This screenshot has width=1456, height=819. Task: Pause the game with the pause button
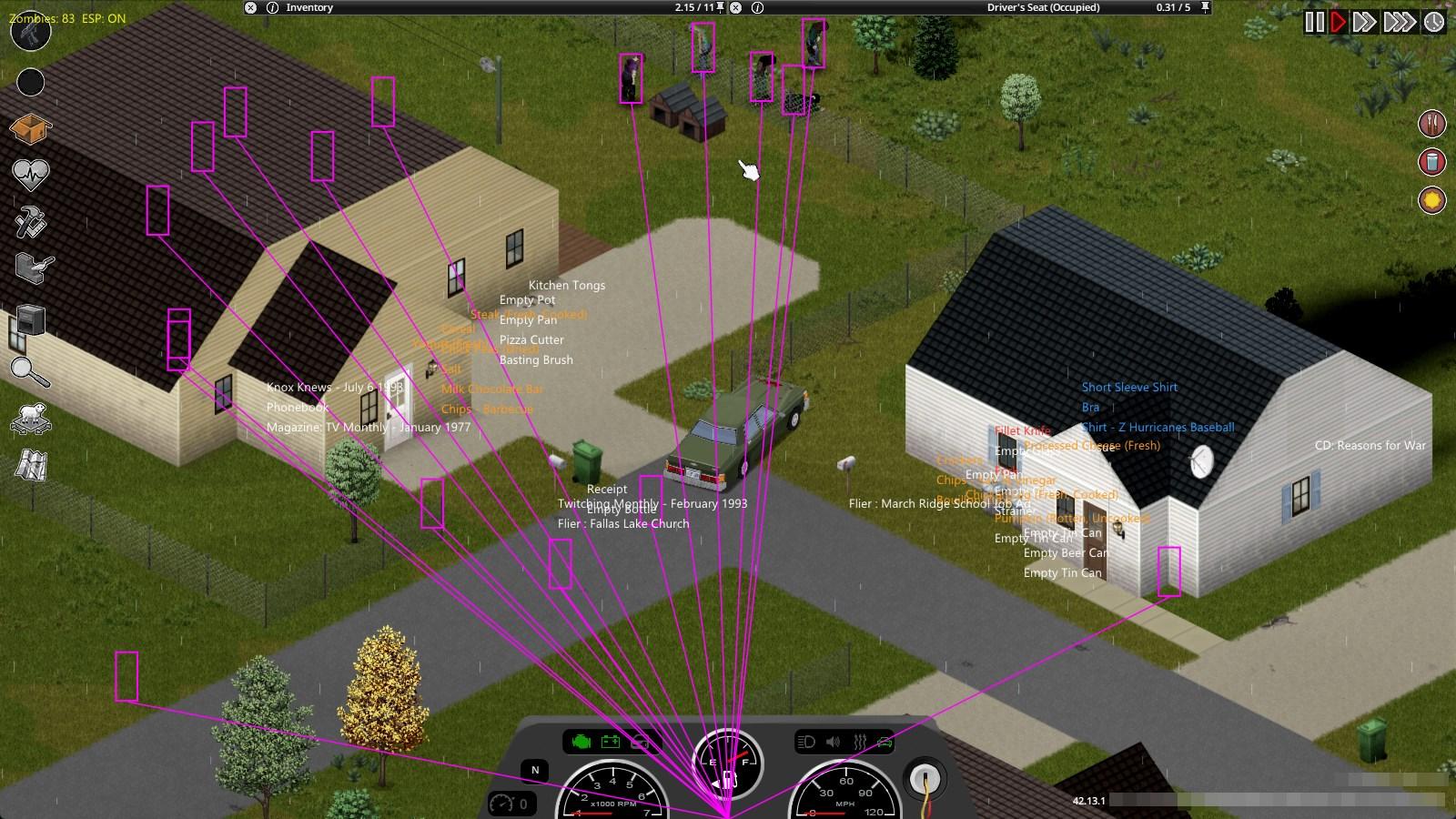point(1314,22)
